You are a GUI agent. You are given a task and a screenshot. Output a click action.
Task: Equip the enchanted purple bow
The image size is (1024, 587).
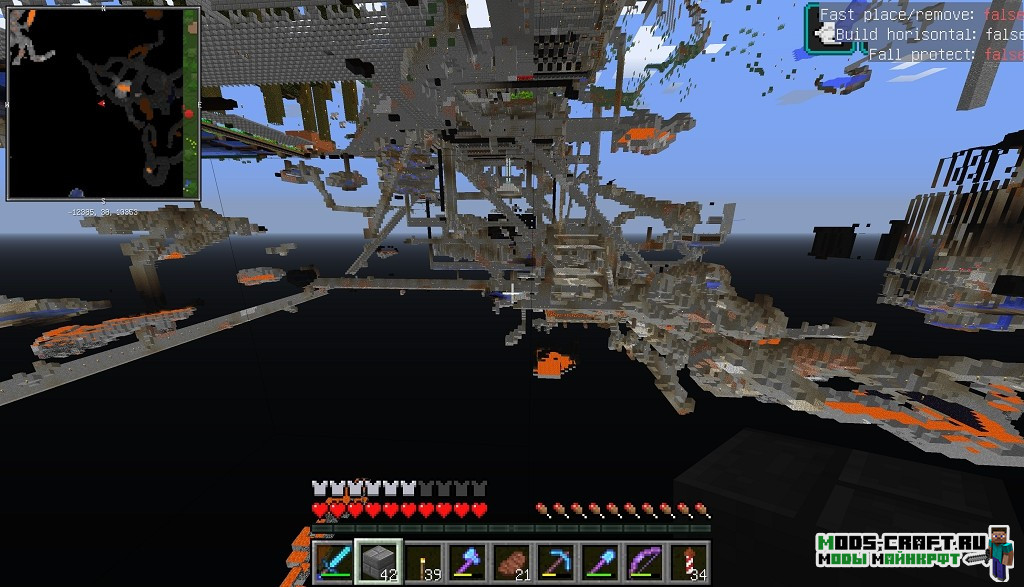click(643, 560)
